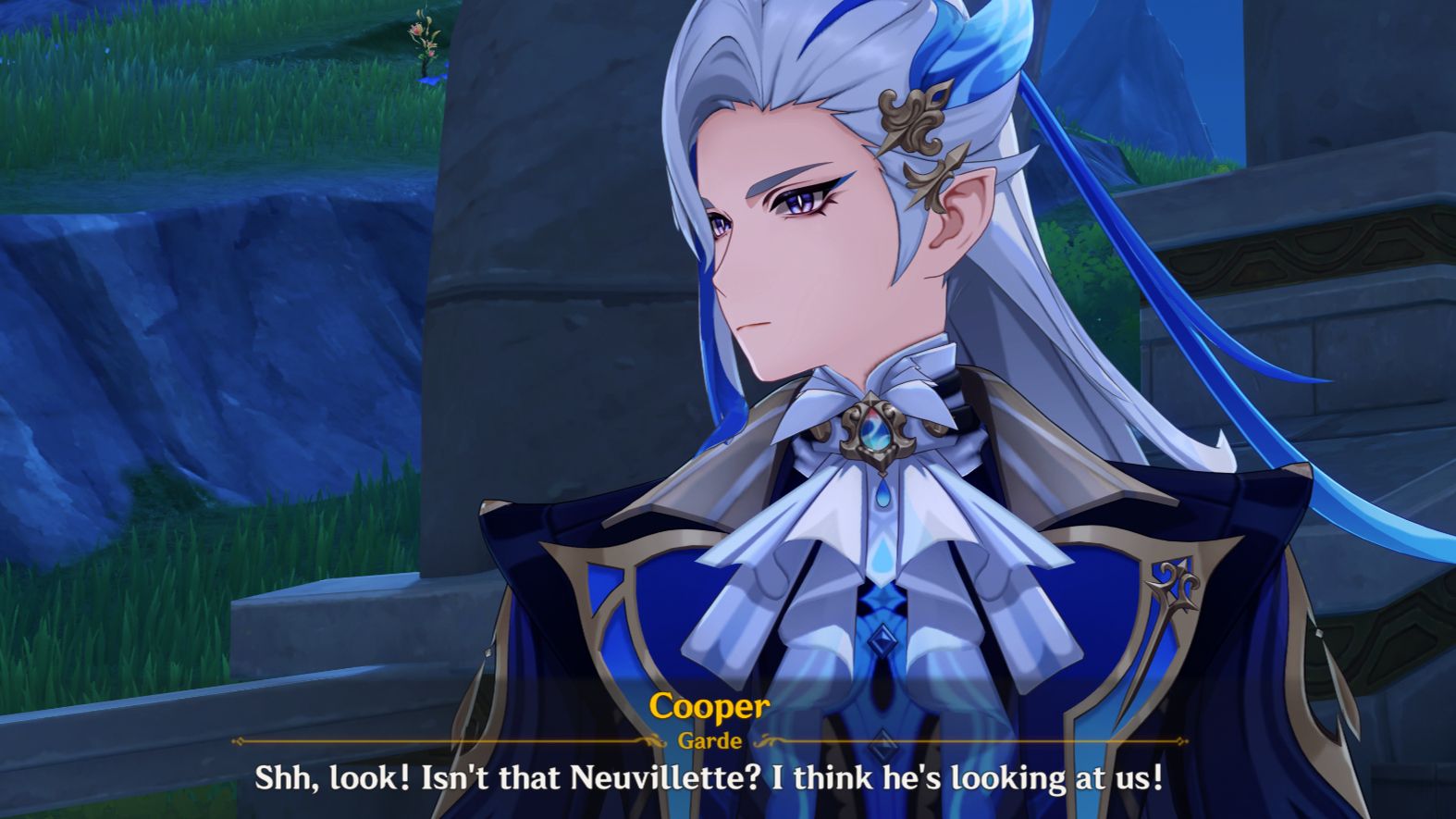Click the Garde title label
The height and width of the screenshot is (819, 1456).
click(x=709, y=740)
